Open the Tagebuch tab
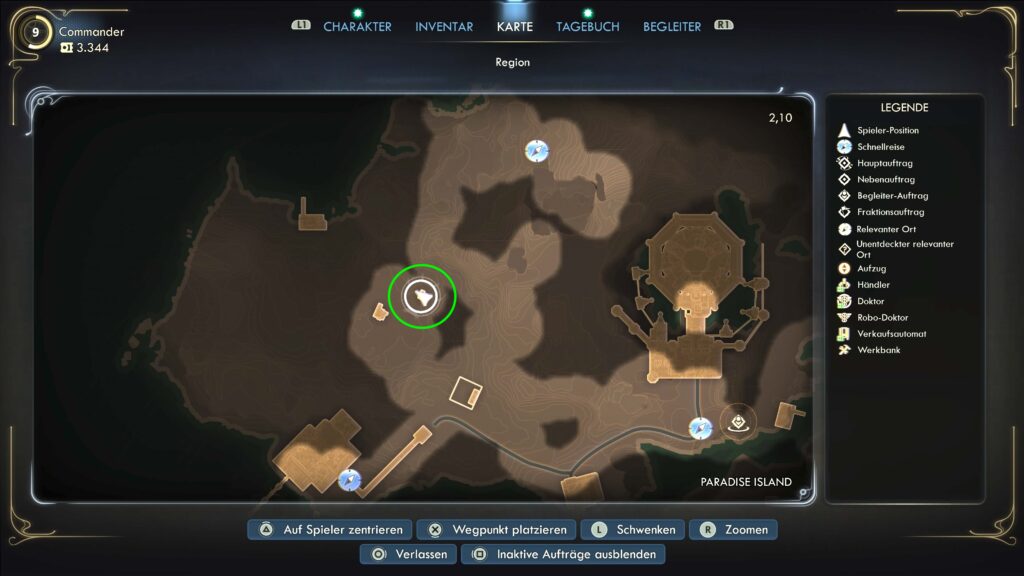The height and width of the screenshot is (576, 1024). [588, 27]
